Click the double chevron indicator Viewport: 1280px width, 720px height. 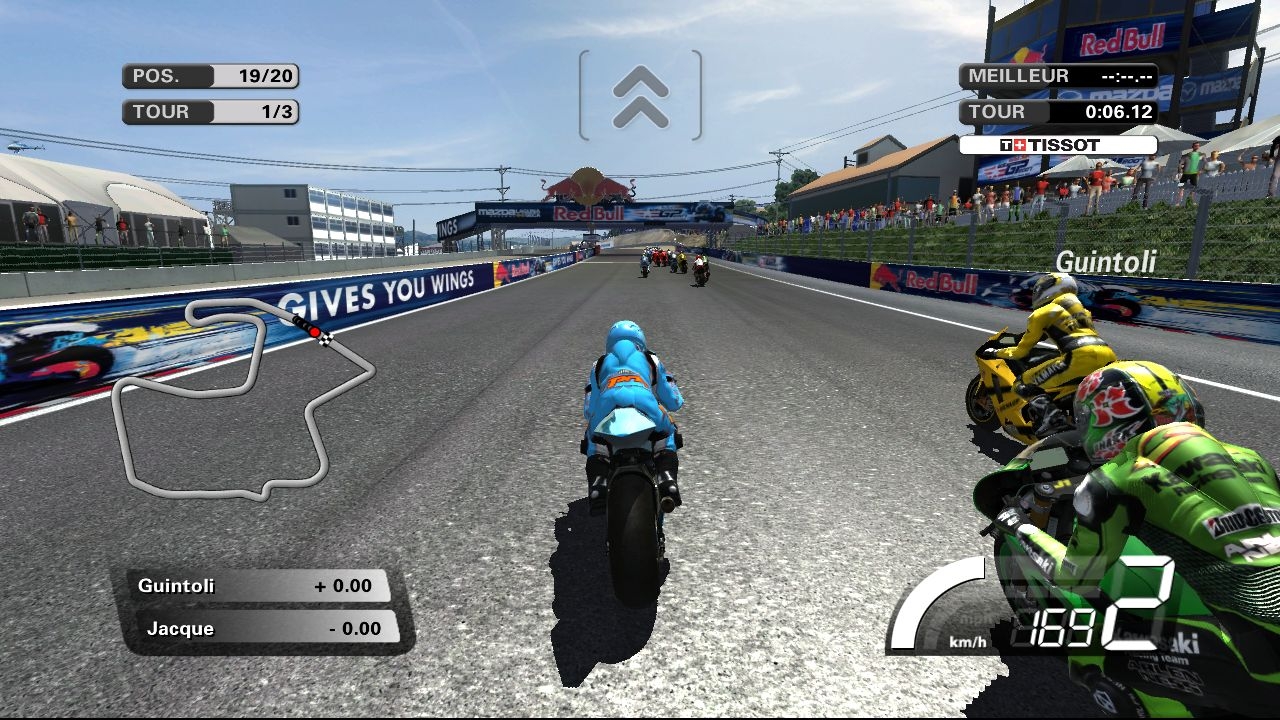640,96
